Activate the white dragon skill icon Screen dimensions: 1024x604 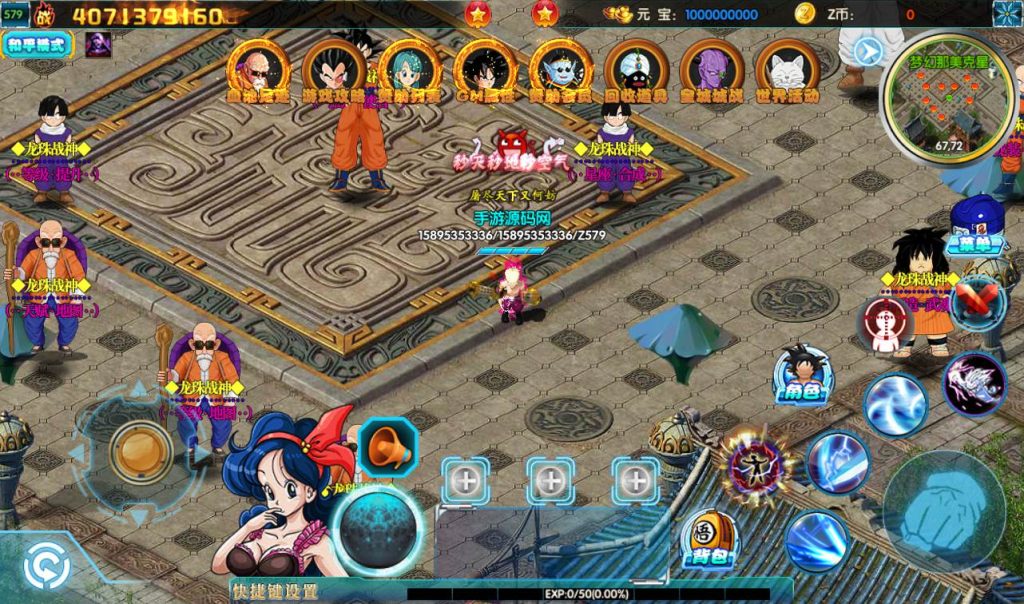pos(973,384)
